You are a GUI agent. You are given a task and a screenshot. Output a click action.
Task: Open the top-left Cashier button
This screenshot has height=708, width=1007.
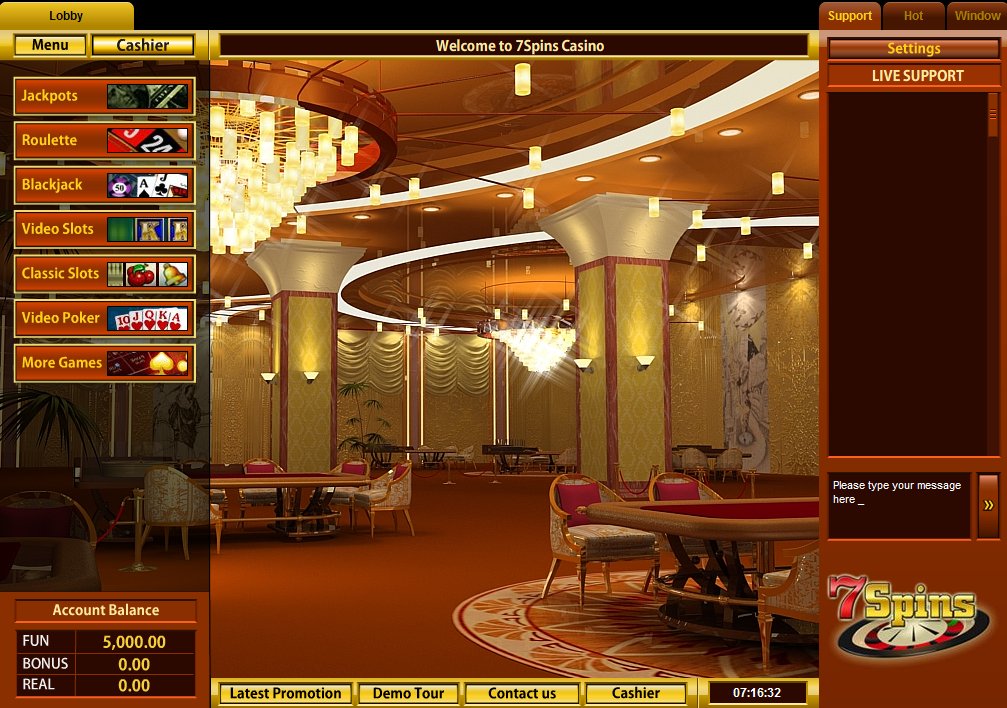(x=143, y=45)
